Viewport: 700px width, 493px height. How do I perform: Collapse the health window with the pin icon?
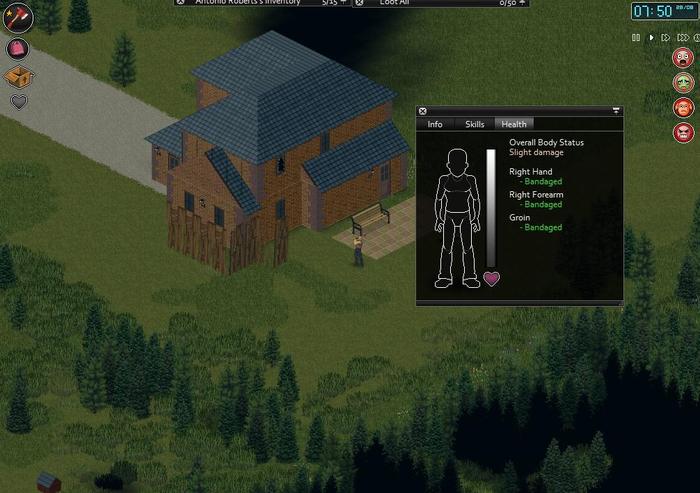(616, 111)
